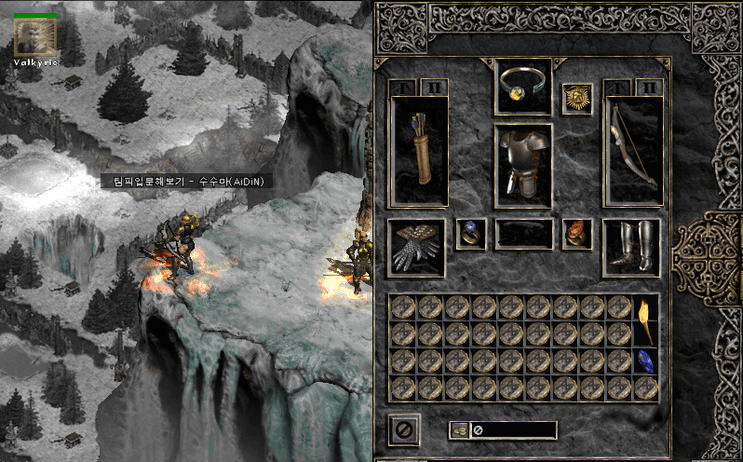Click the gold coins drop button
This screenshot has height=462, width=743.
pos(459,430)
